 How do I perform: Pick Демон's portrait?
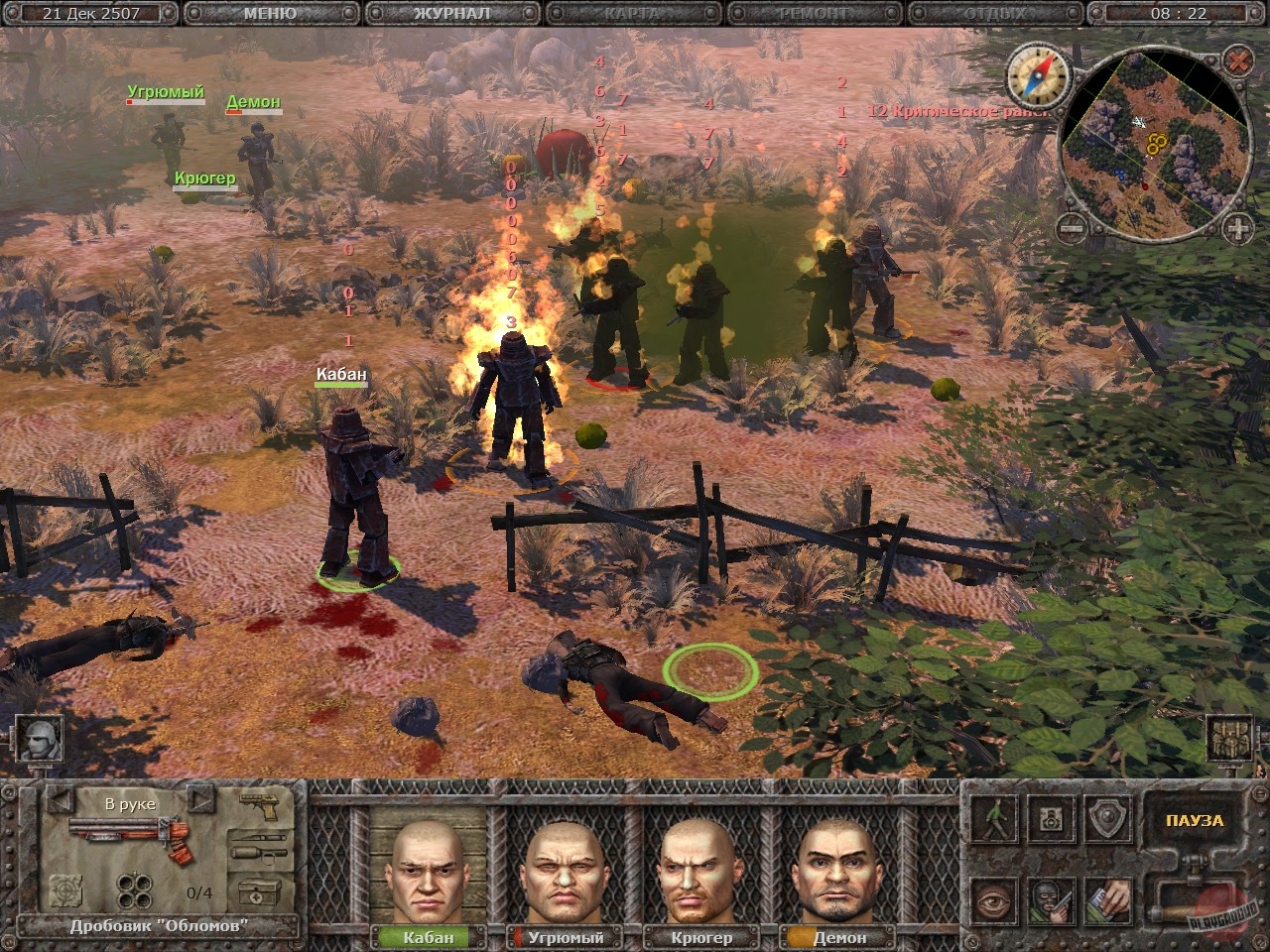pos(838,873)
